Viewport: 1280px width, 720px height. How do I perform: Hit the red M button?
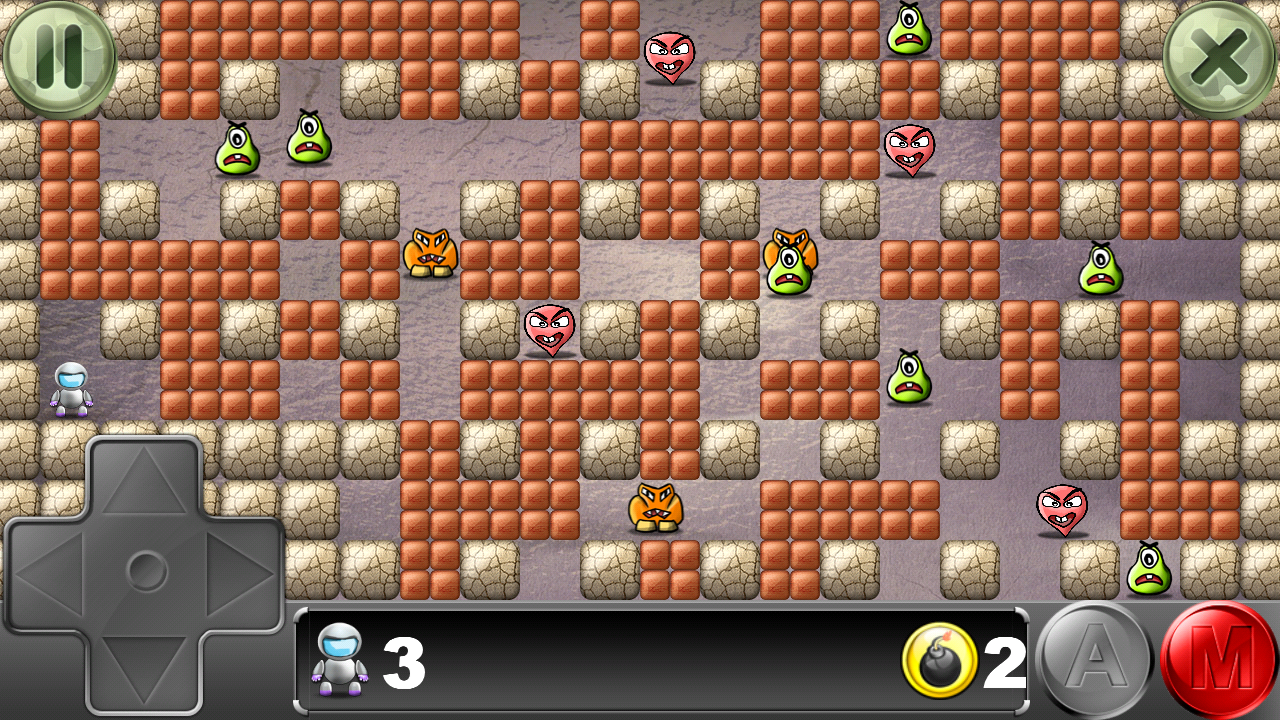tap(1220, 660)
